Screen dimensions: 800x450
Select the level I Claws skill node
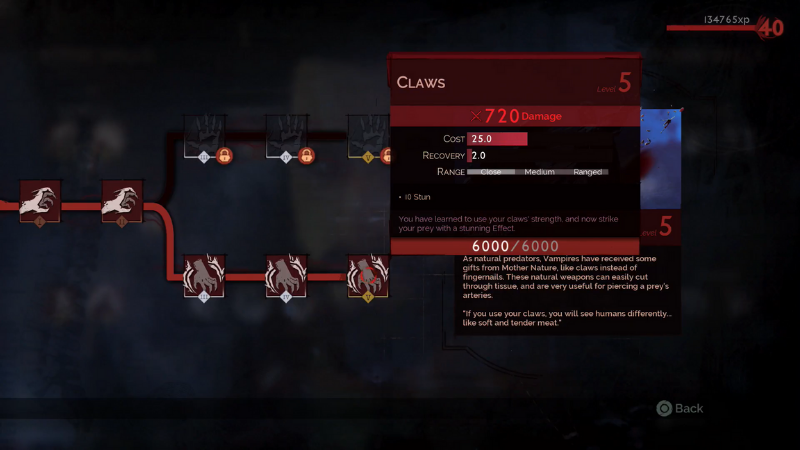click(x=39, y=201)
